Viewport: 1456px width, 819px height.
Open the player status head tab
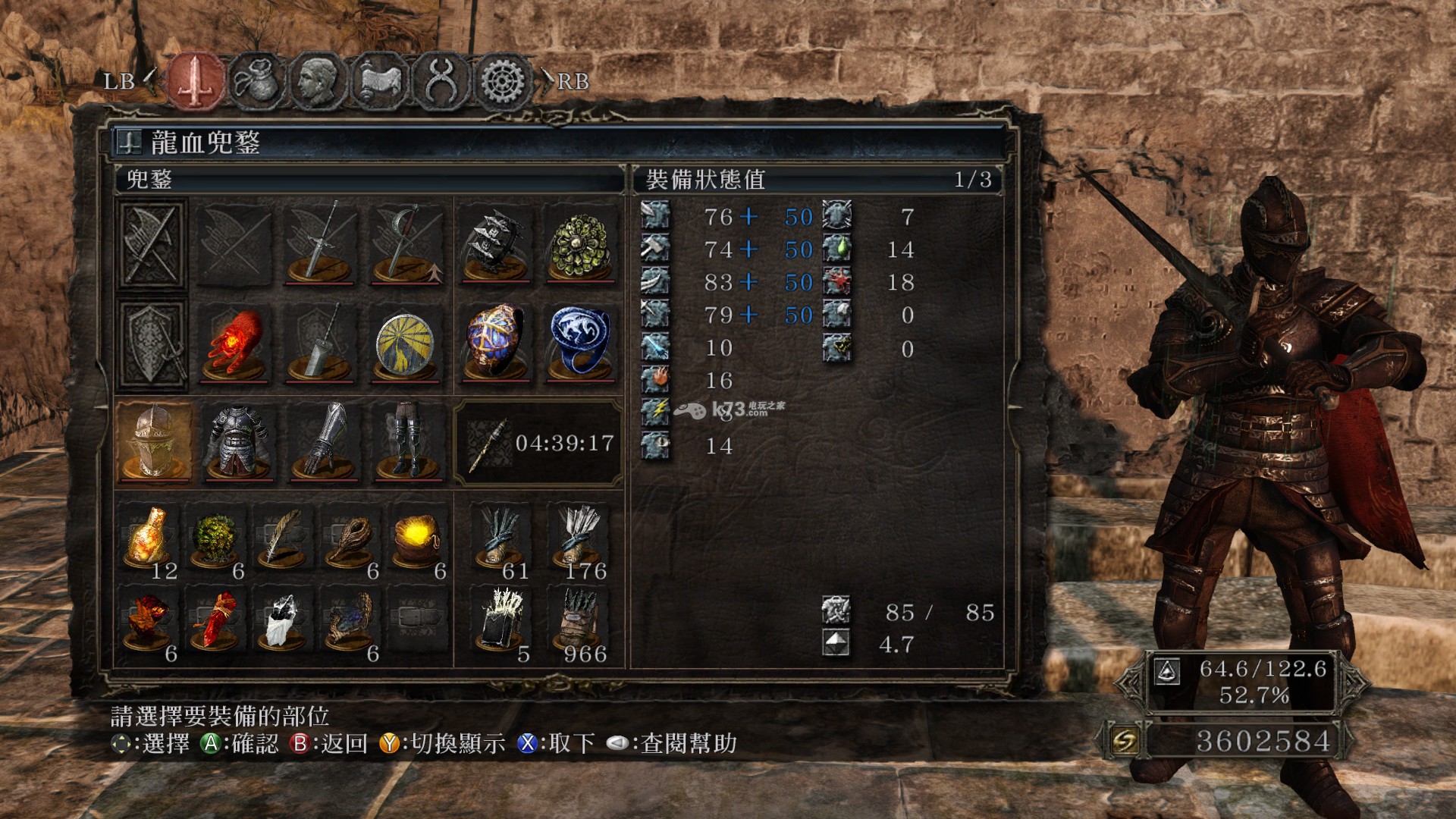tap(317, 80)
